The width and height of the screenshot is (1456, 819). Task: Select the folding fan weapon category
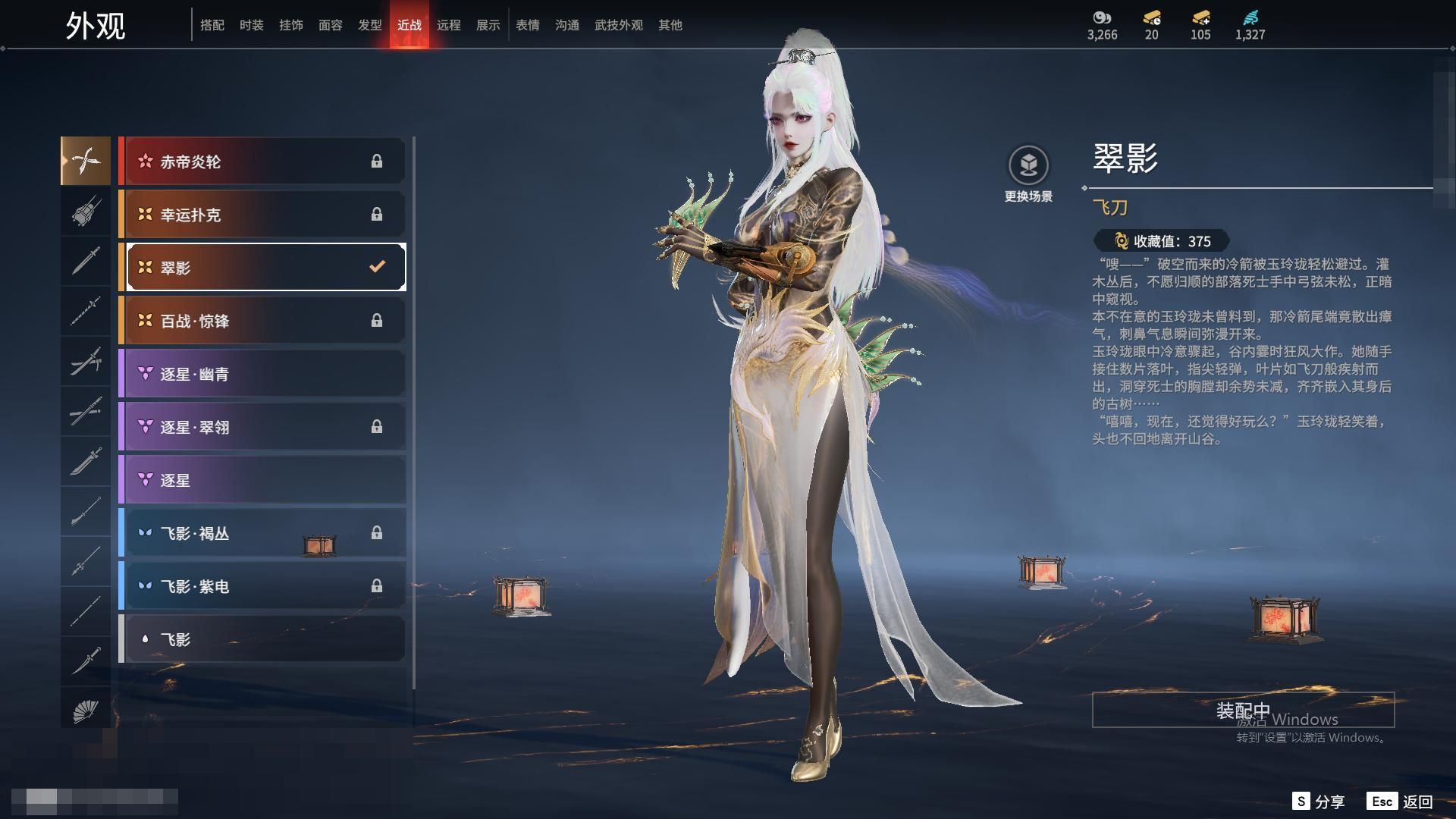click(x=86, y=711)
